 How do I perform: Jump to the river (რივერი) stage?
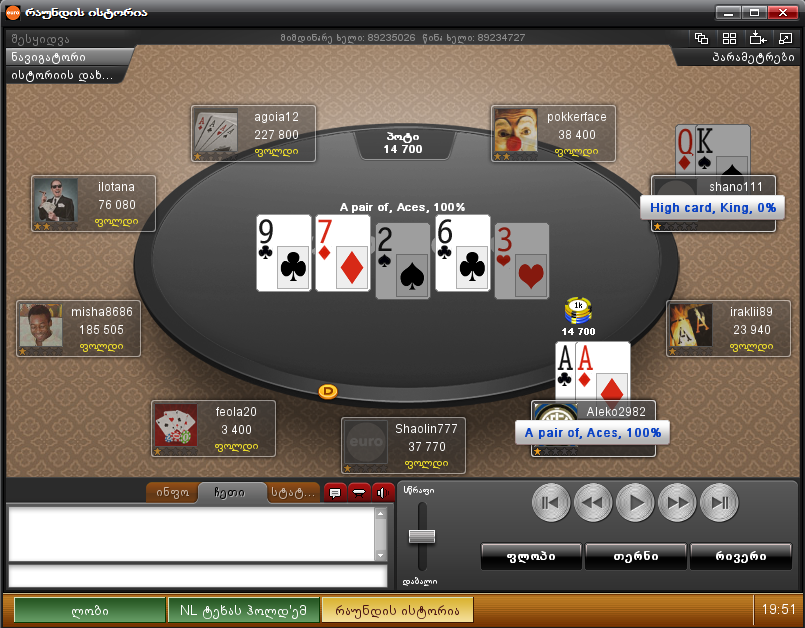click(x=740, y=556)
